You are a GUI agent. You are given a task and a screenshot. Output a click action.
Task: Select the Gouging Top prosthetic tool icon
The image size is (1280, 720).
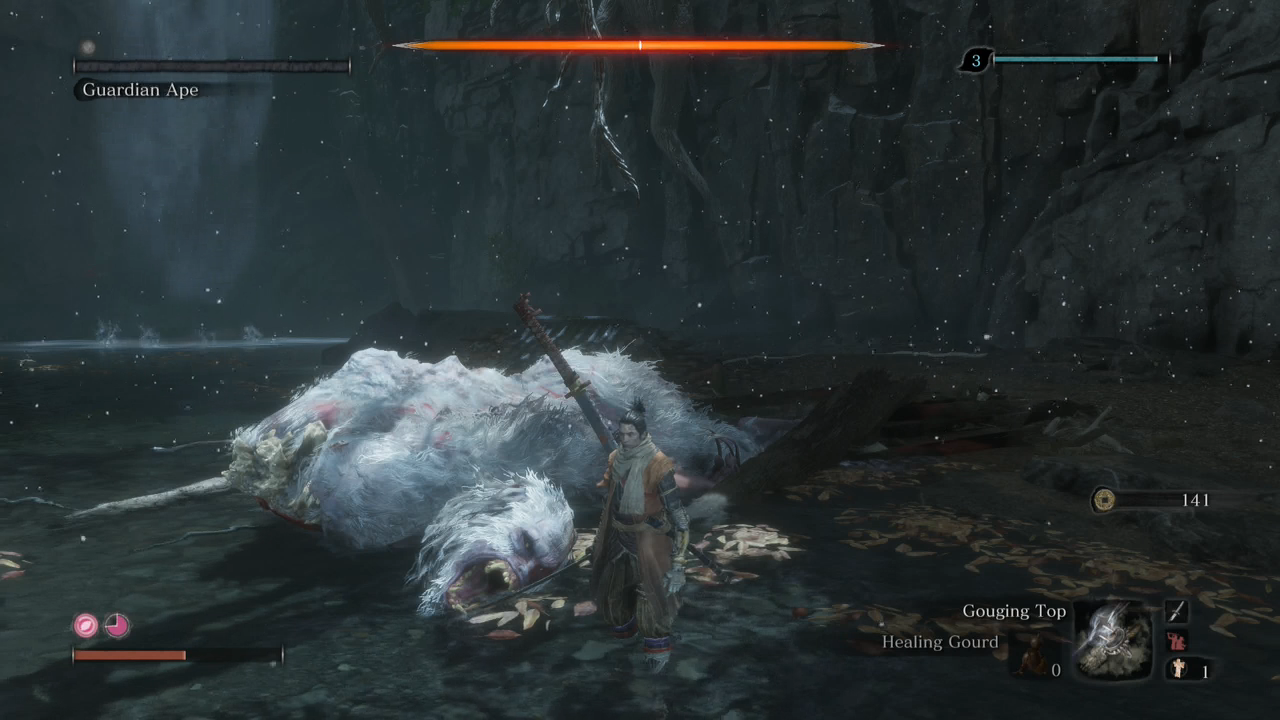pyautogui.click(x=1112, y=641)
